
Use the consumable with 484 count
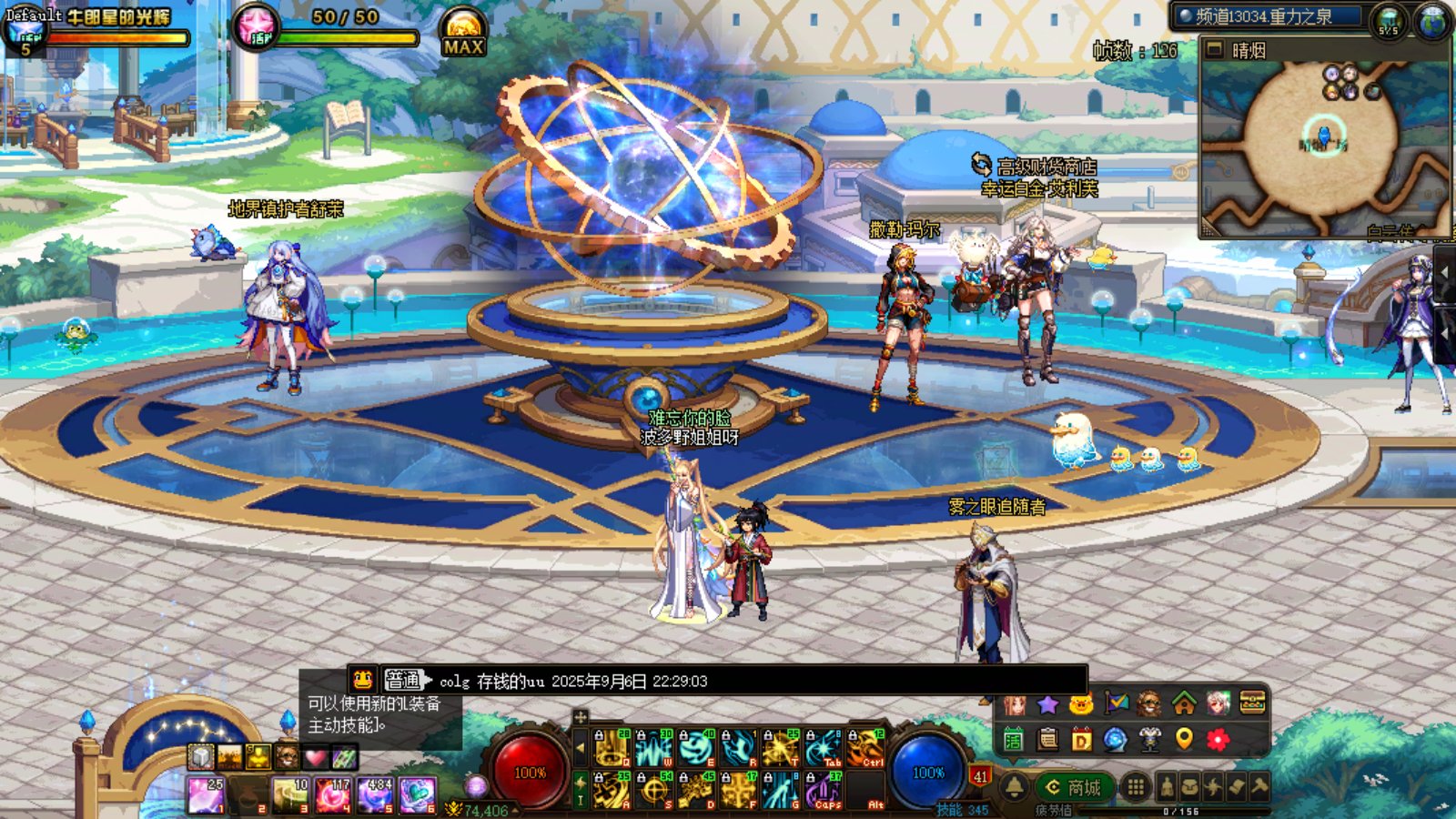coord(375,794)
